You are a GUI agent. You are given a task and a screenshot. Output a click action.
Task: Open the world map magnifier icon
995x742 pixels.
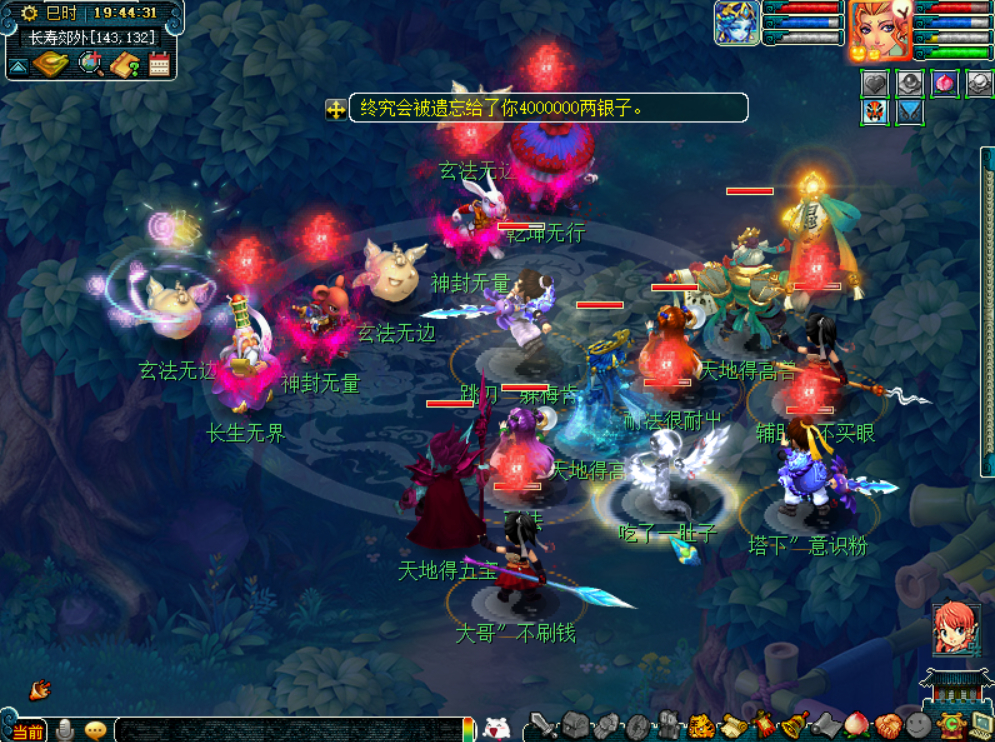pyautogui.click(x=91, y=65)
